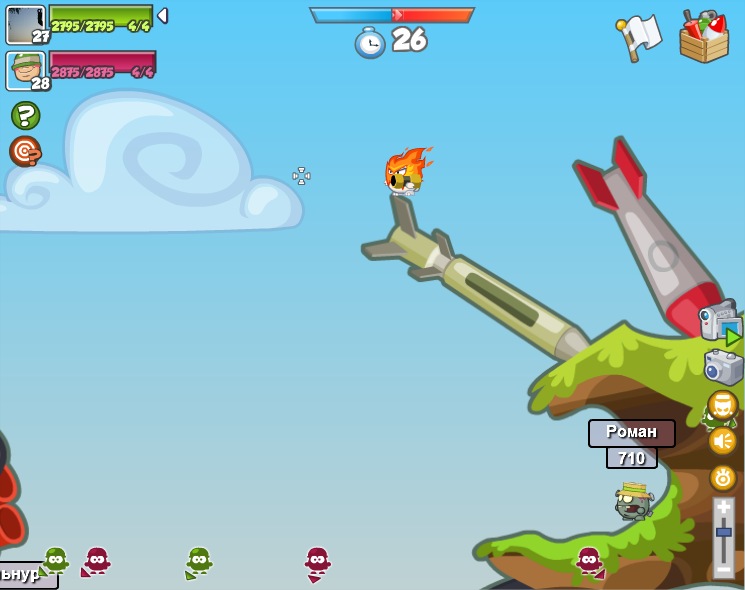Click the blue zoom slider handle

(723, 532)
